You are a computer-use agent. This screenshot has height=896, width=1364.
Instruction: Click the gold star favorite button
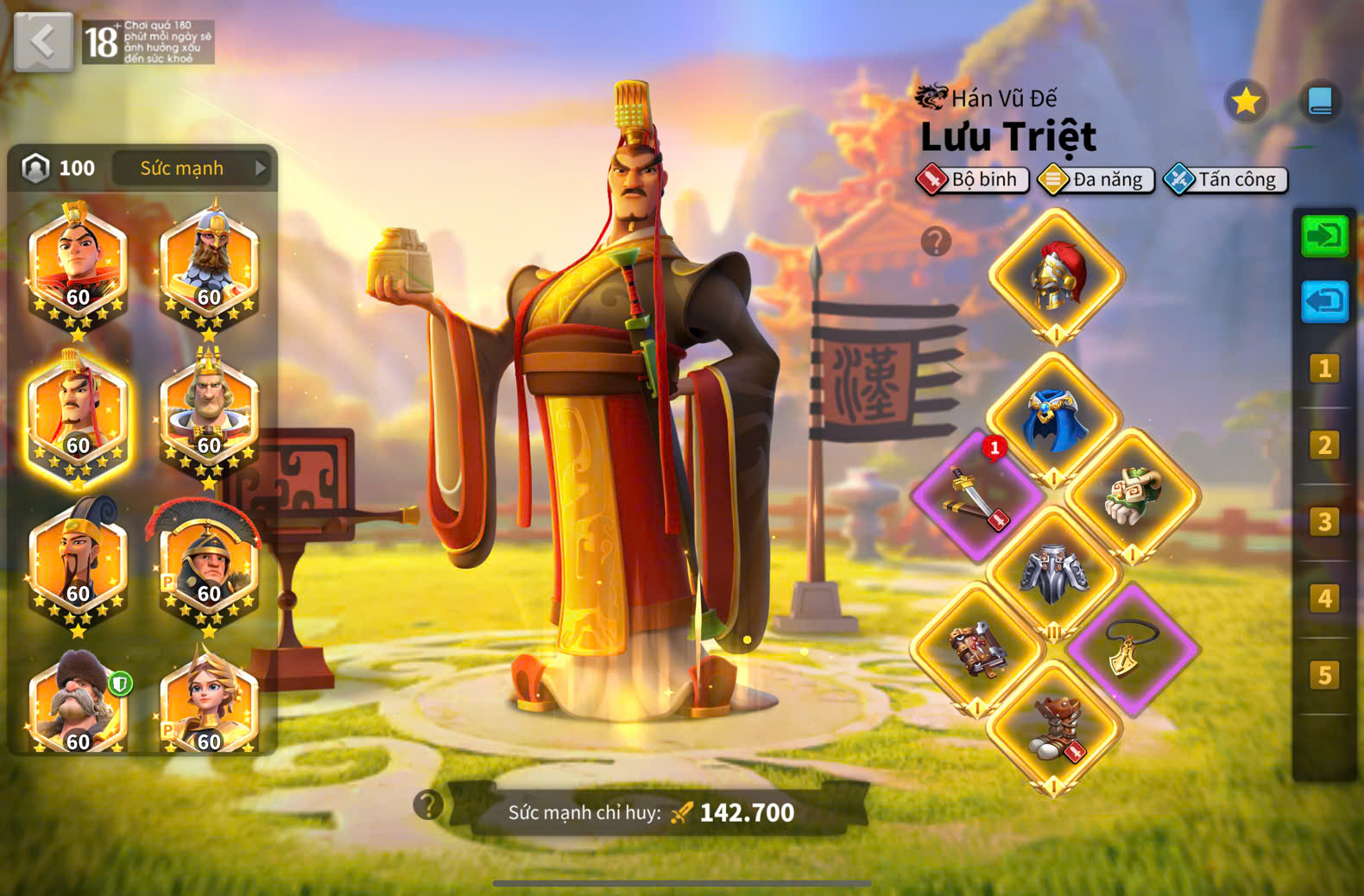[x=1246, y=102]
